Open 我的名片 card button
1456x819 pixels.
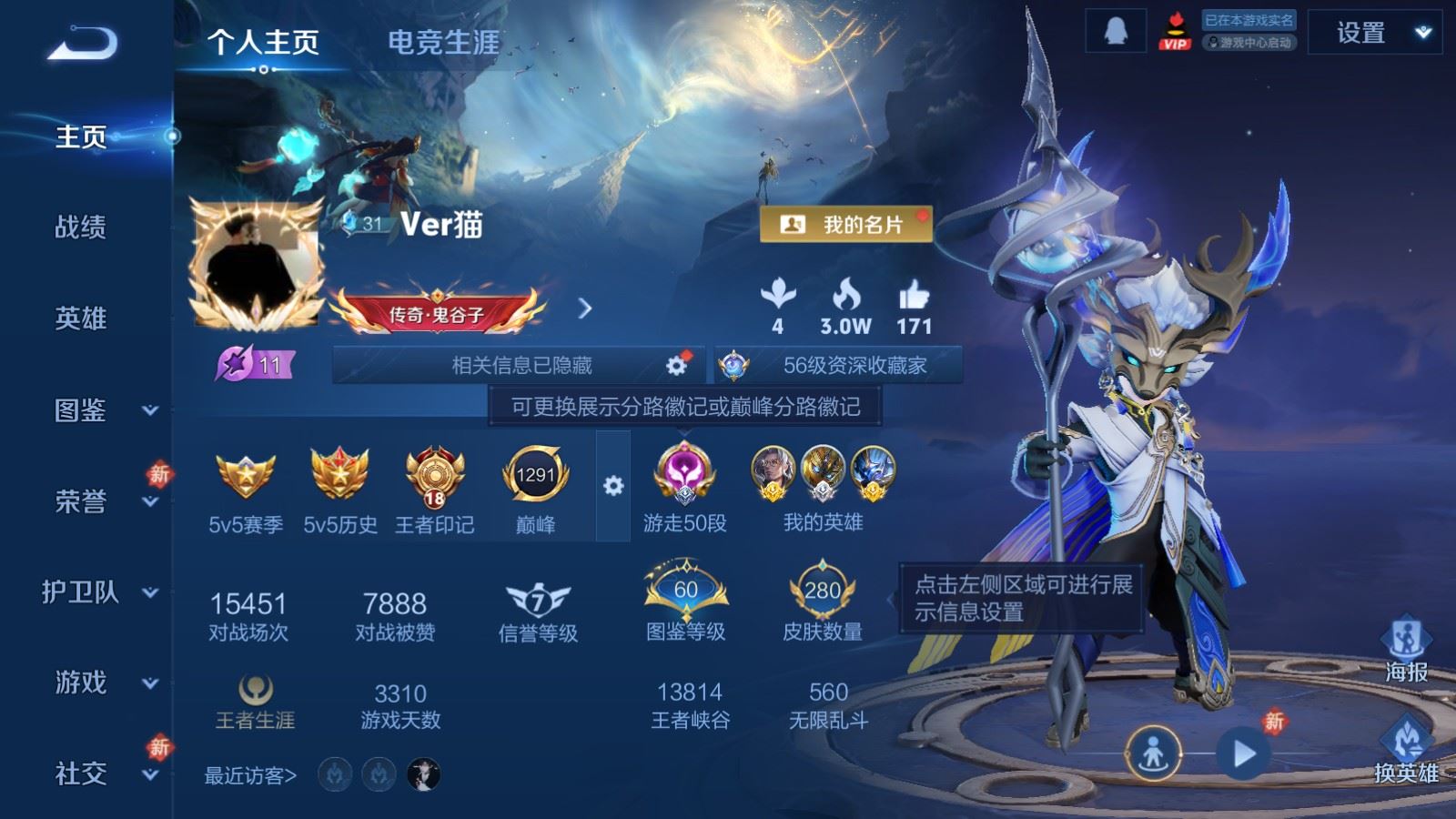[x=846, y=225]
